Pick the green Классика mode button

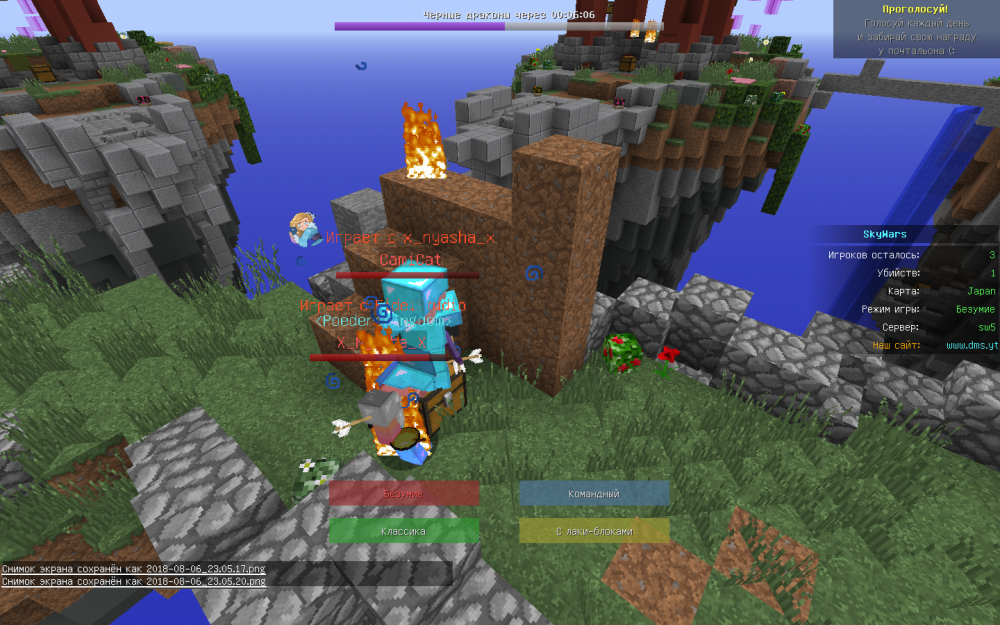(x=404, y=531)
